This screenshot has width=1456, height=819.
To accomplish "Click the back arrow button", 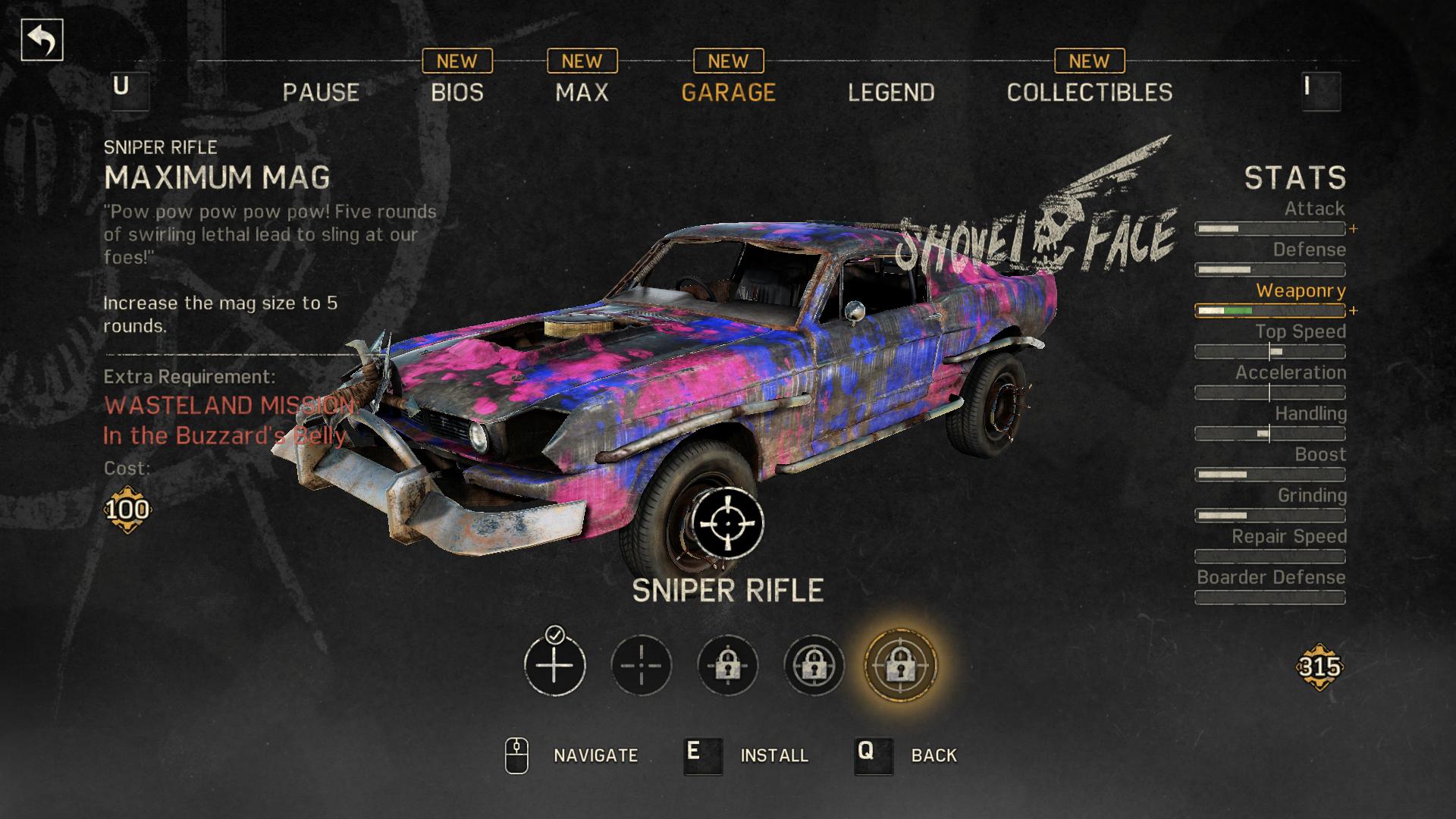I will [42, 40].
